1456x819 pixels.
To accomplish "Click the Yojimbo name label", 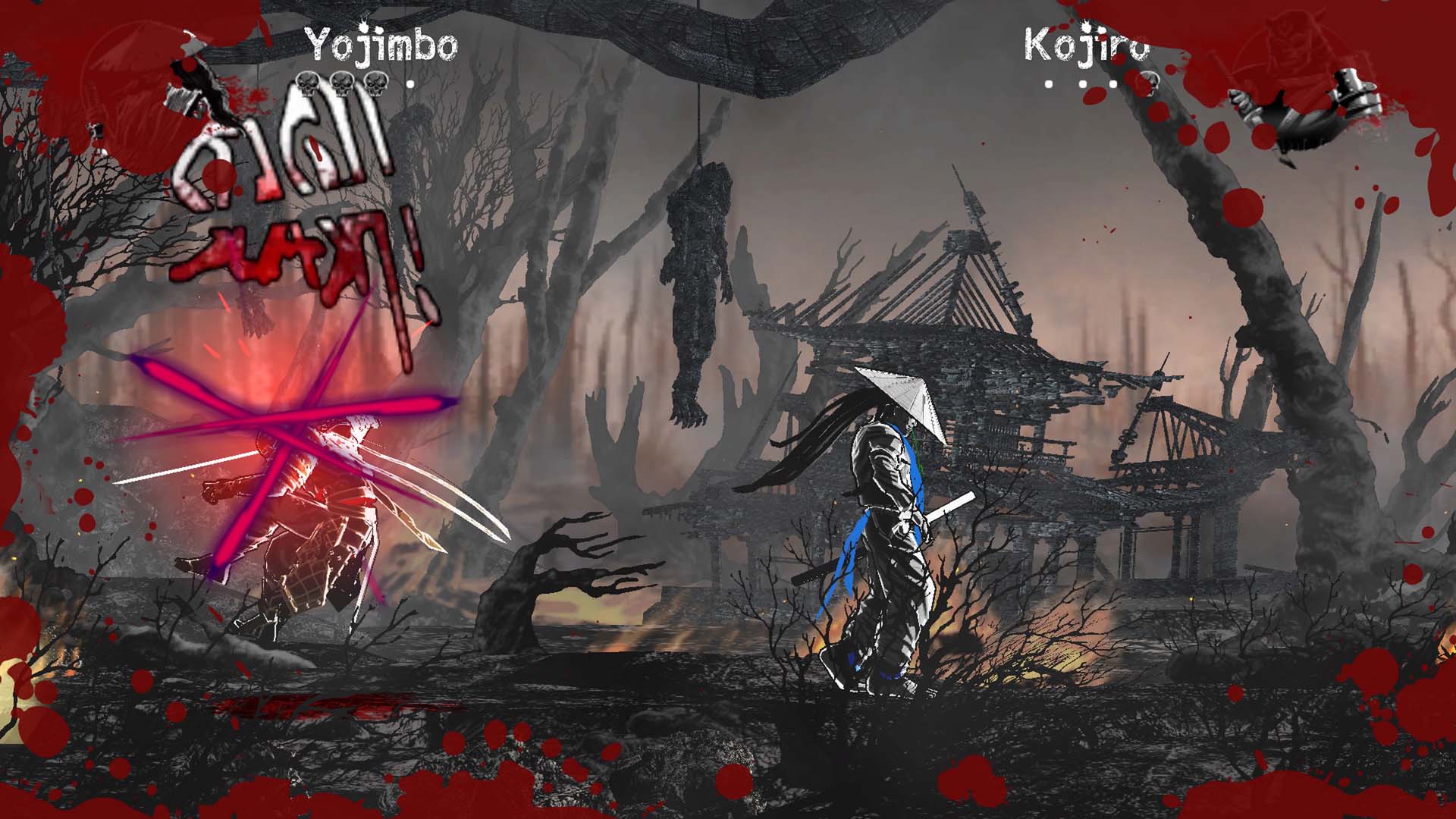I will coord(383,43).
